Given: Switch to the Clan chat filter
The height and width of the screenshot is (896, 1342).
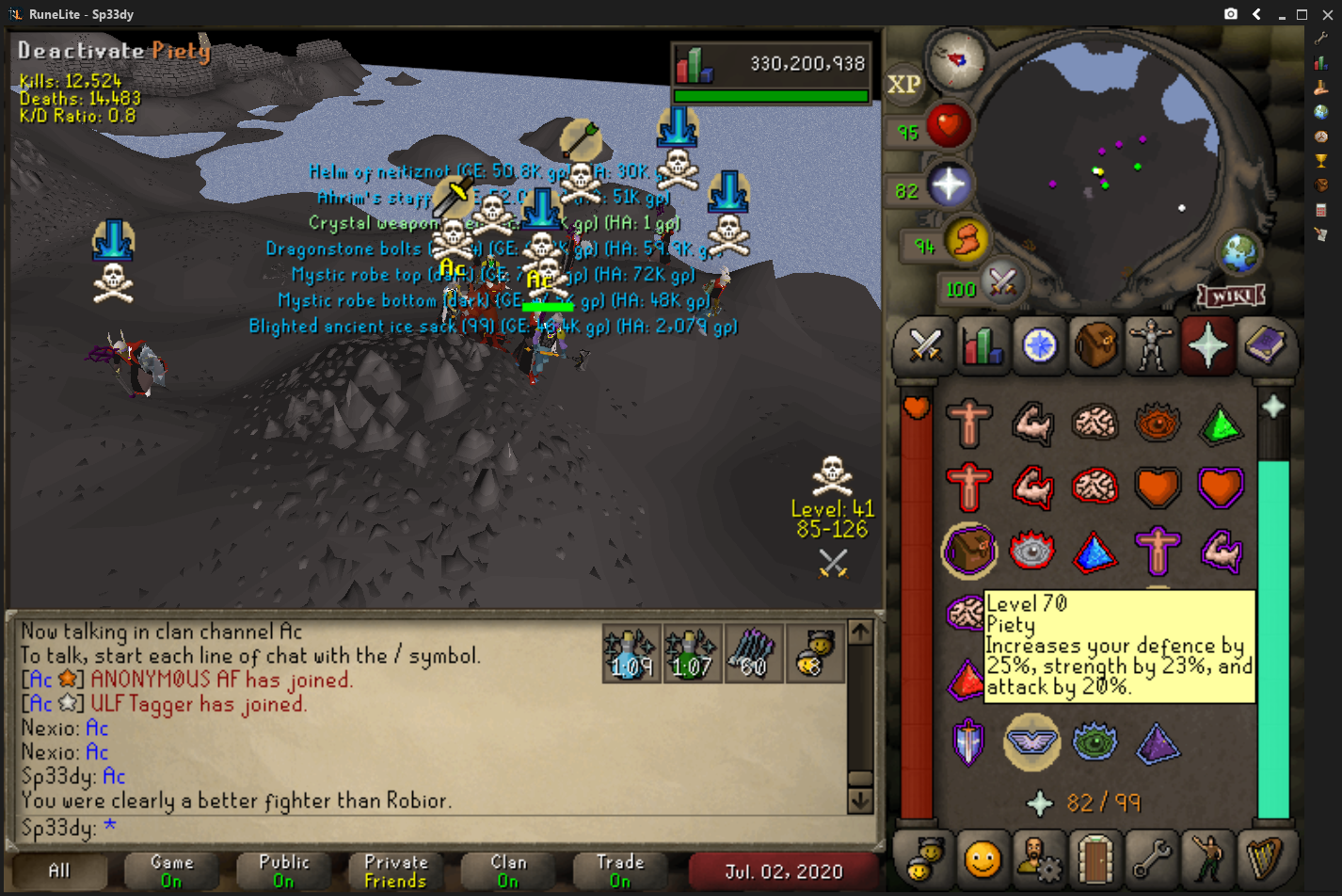Looking at the screenshot, I should [508, 871].
